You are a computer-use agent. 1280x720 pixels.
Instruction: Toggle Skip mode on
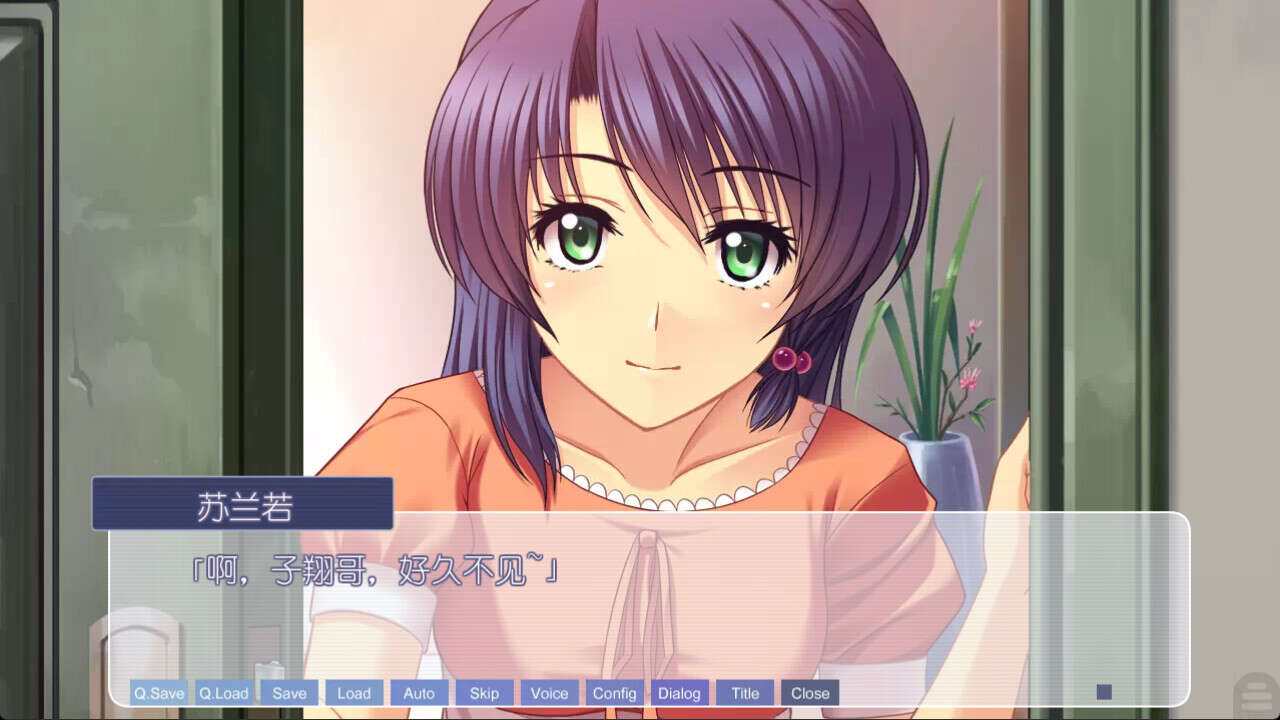tap(484, 692)
